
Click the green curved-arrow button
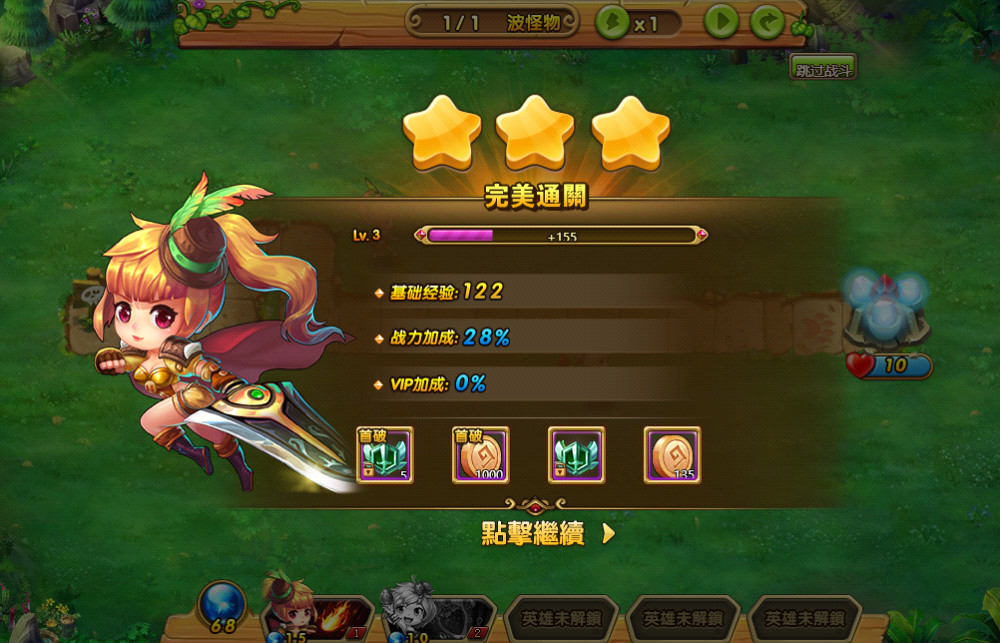(x=767, y=22)
